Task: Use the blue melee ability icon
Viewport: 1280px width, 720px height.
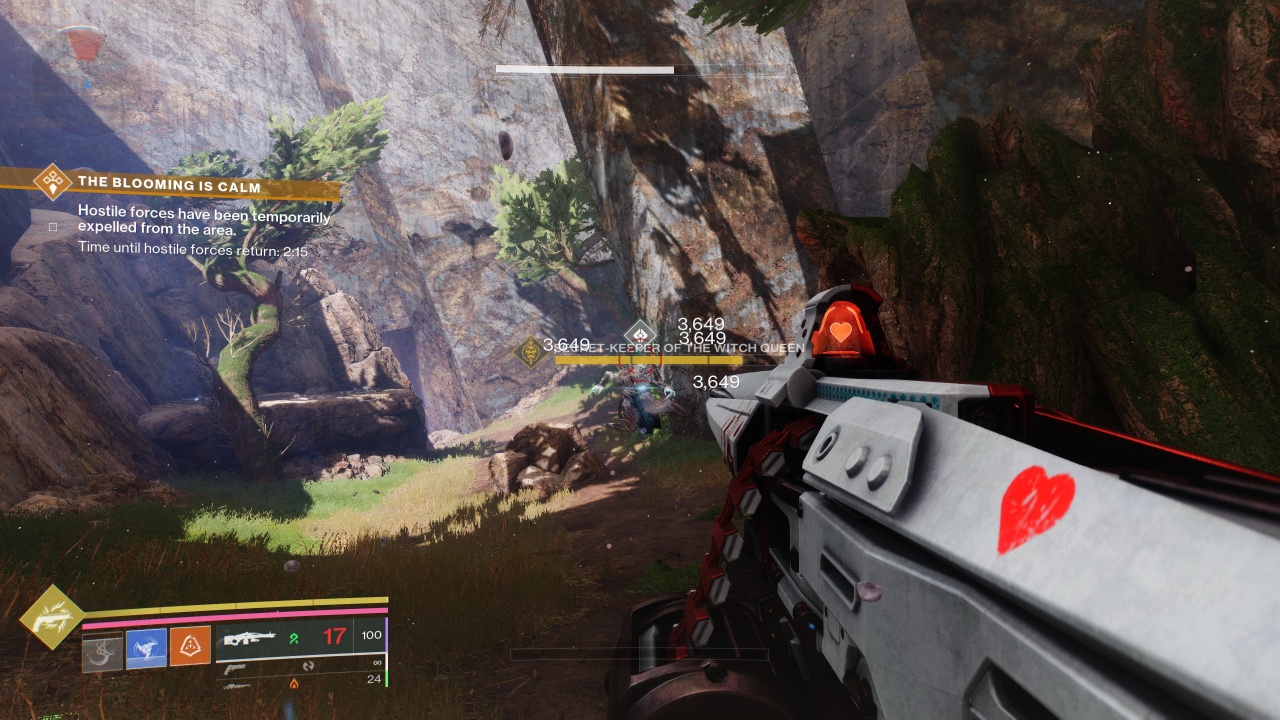Action: (146, 648)
